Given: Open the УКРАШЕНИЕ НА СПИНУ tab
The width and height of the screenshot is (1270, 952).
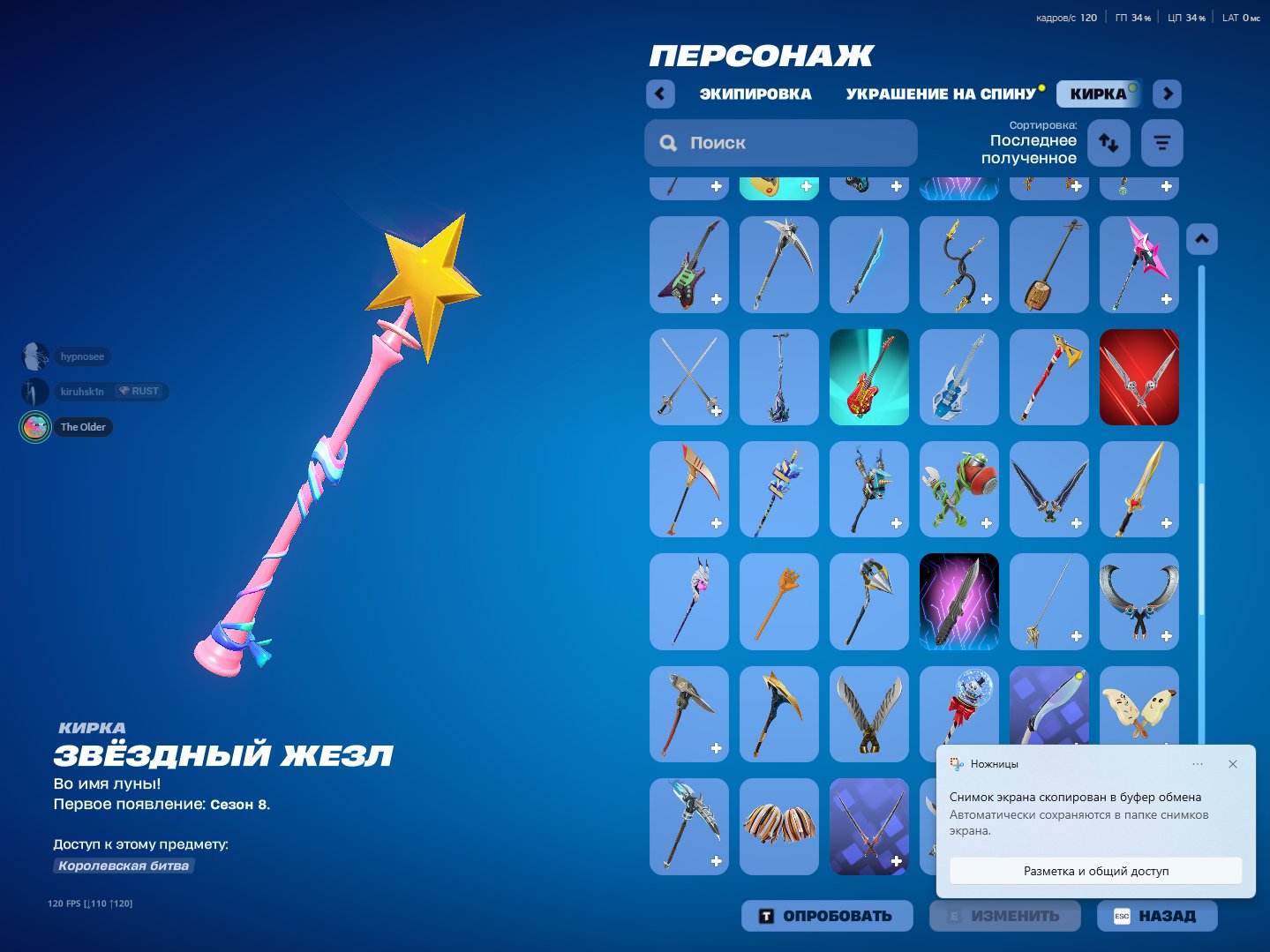Looking at the screenshot, I should pyautogui.click(x=942, y=94).
